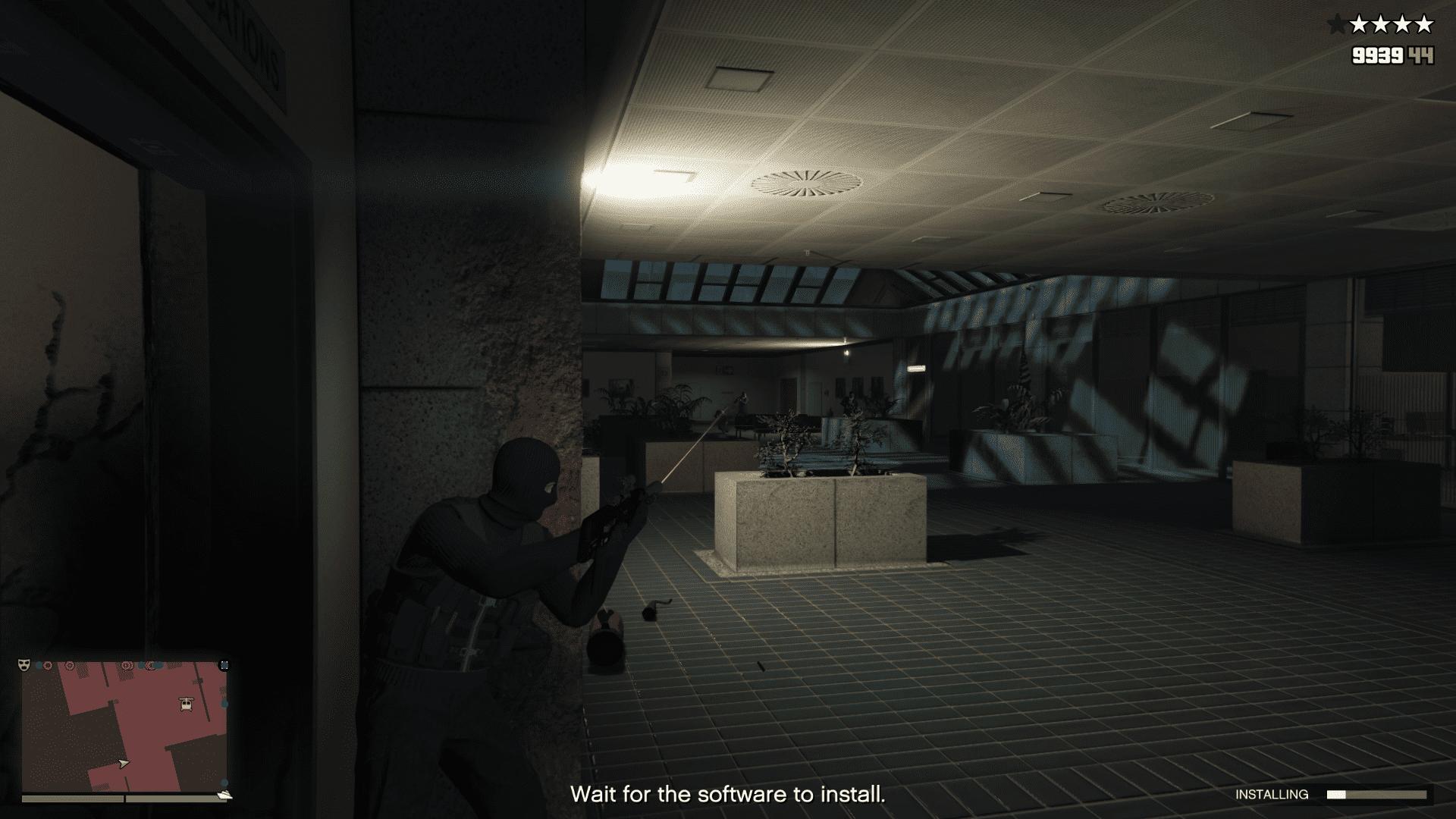
Task: Click the mask icon on the minimap
Action: [24, 664]
